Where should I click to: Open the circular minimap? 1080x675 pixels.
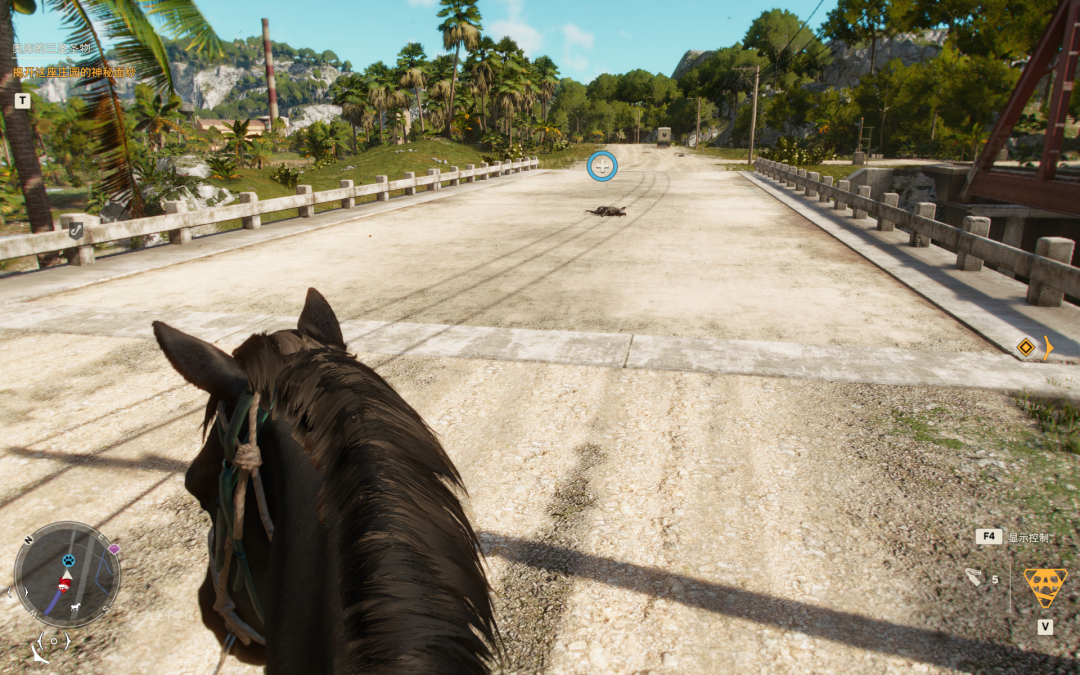pyautogui.click(x=67, y=574)
